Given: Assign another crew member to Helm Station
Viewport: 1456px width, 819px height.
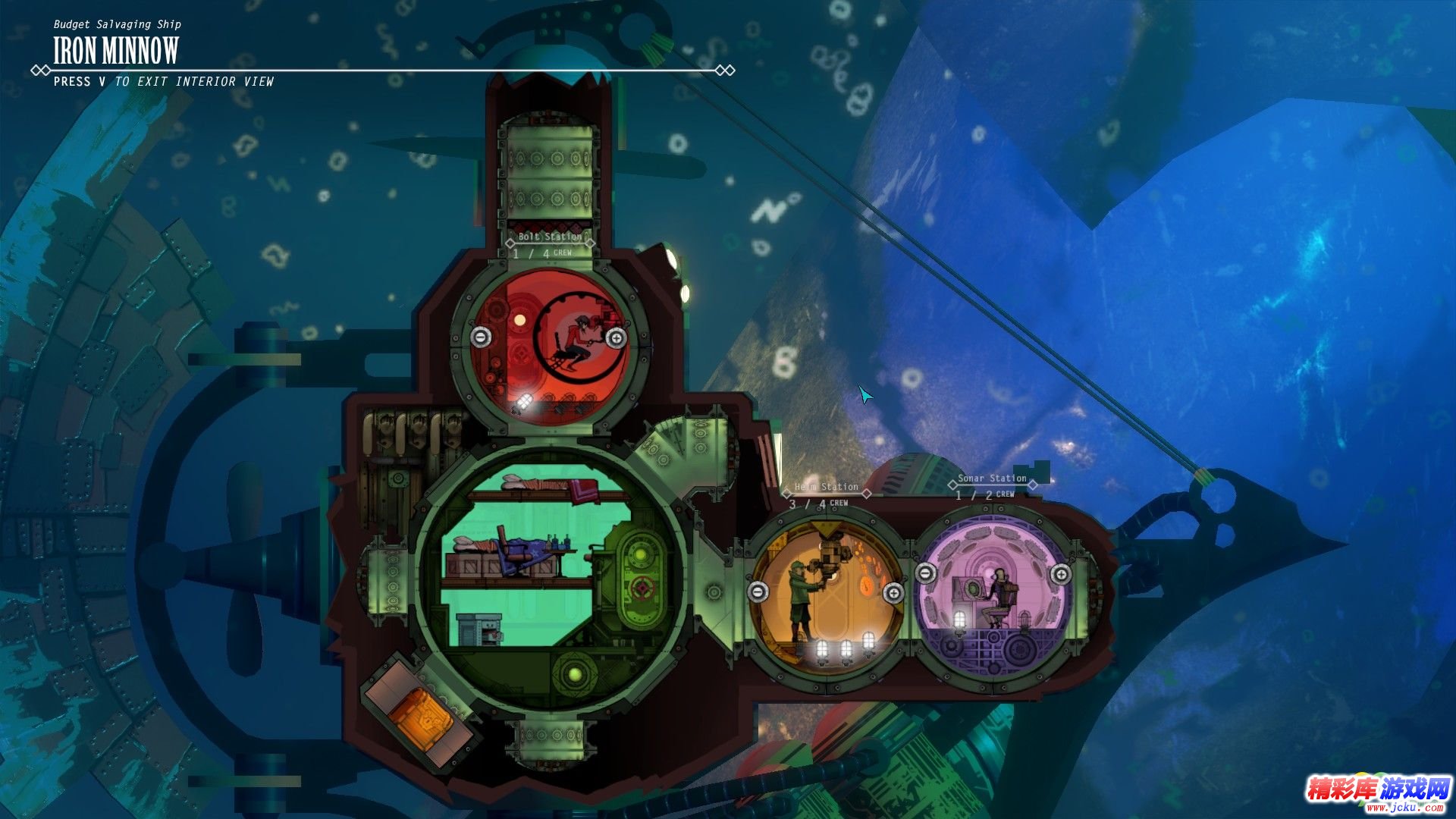Looking at the screenshot, I should click(x=893, y=592).
